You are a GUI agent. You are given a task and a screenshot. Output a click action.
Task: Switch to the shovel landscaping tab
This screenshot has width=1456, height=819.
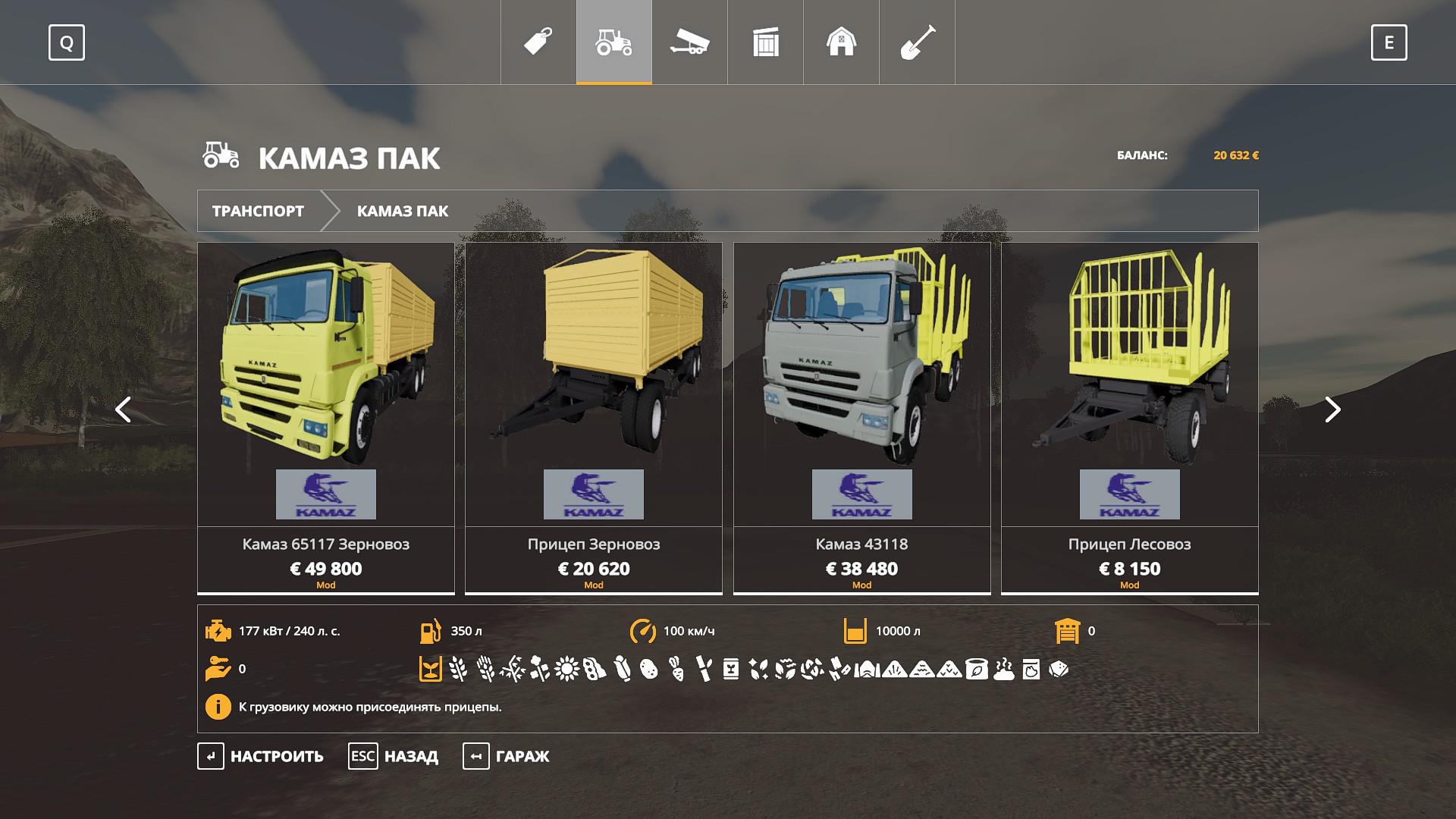pos(917,42)
